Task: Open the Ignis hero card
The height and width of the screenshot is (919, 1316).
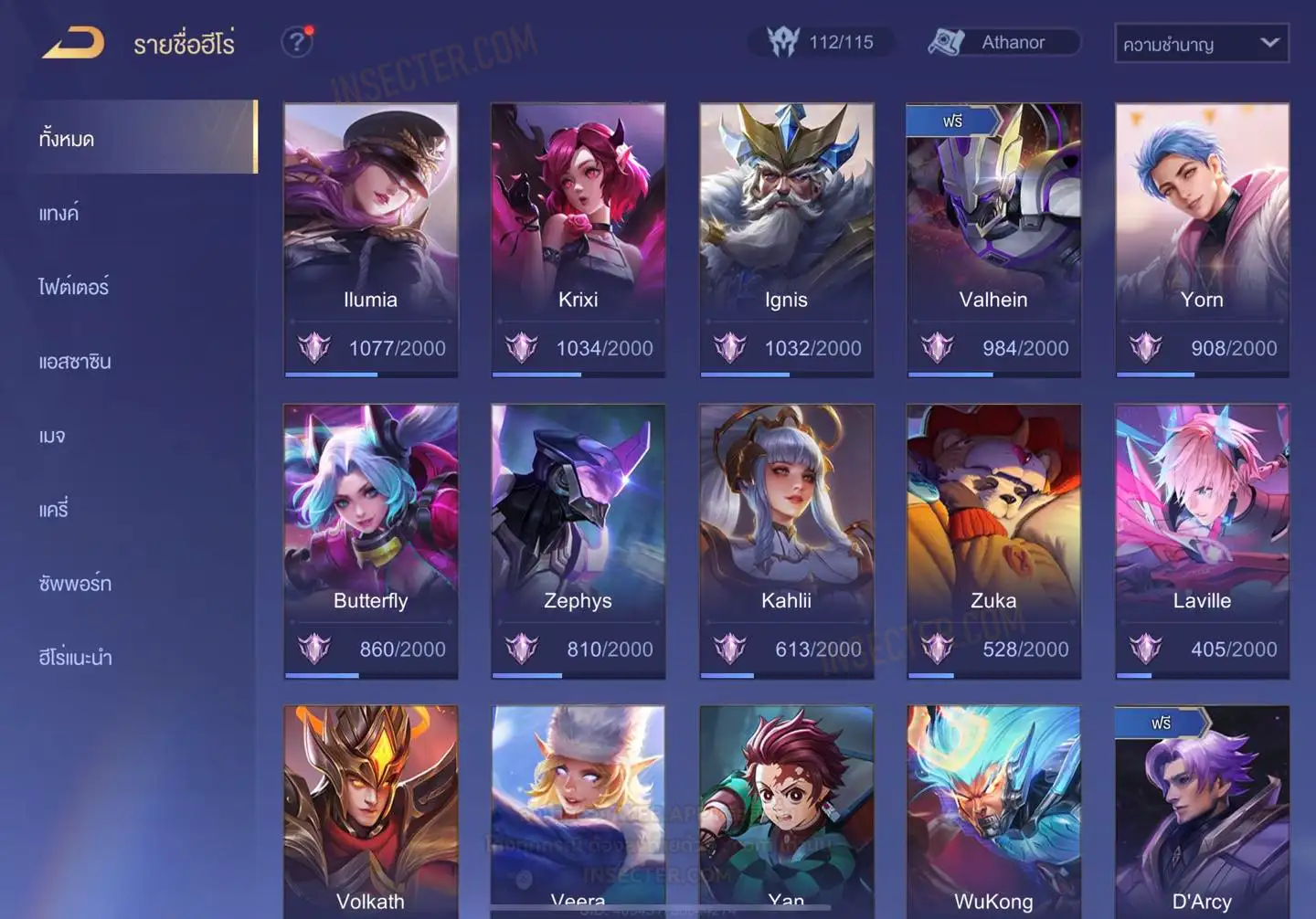Action: click(786, 238)
